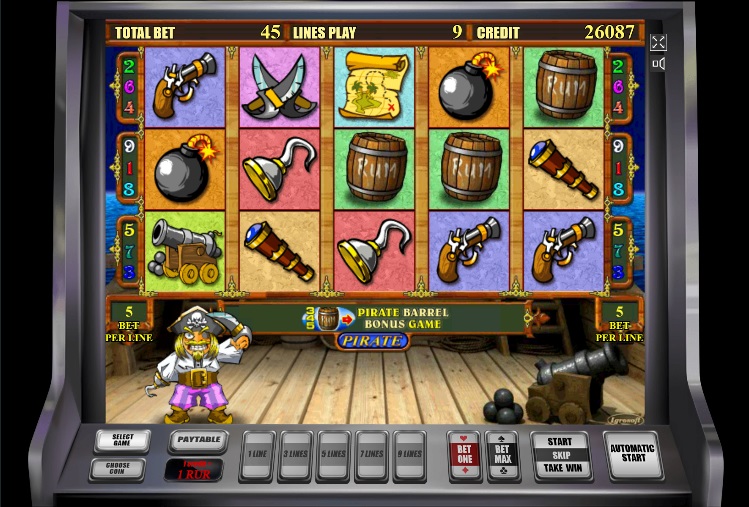Click the Bet One button
The image size is (749, 507).
point(464,453)
